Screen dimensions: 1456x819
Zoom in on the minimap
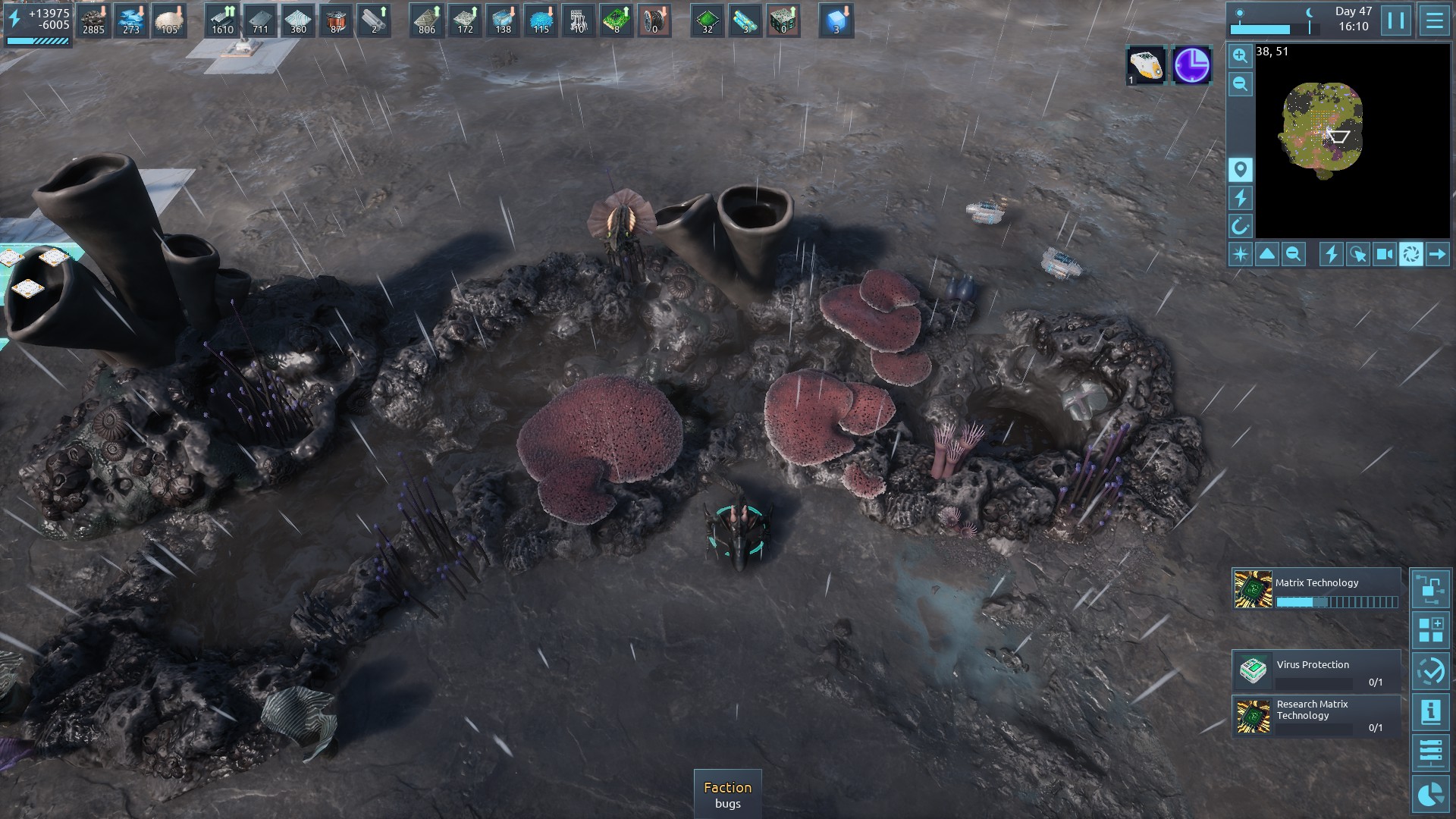pyautogui.click(x=1241, y=55)
